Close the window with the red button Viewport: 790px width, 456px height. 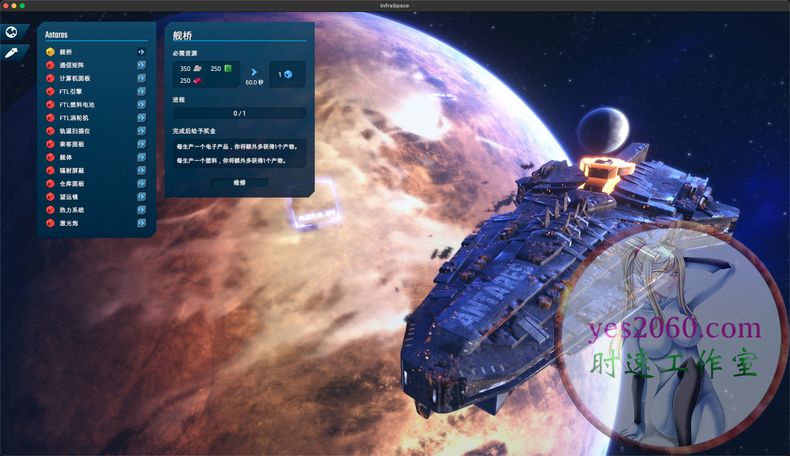click(x=7, y=5)
